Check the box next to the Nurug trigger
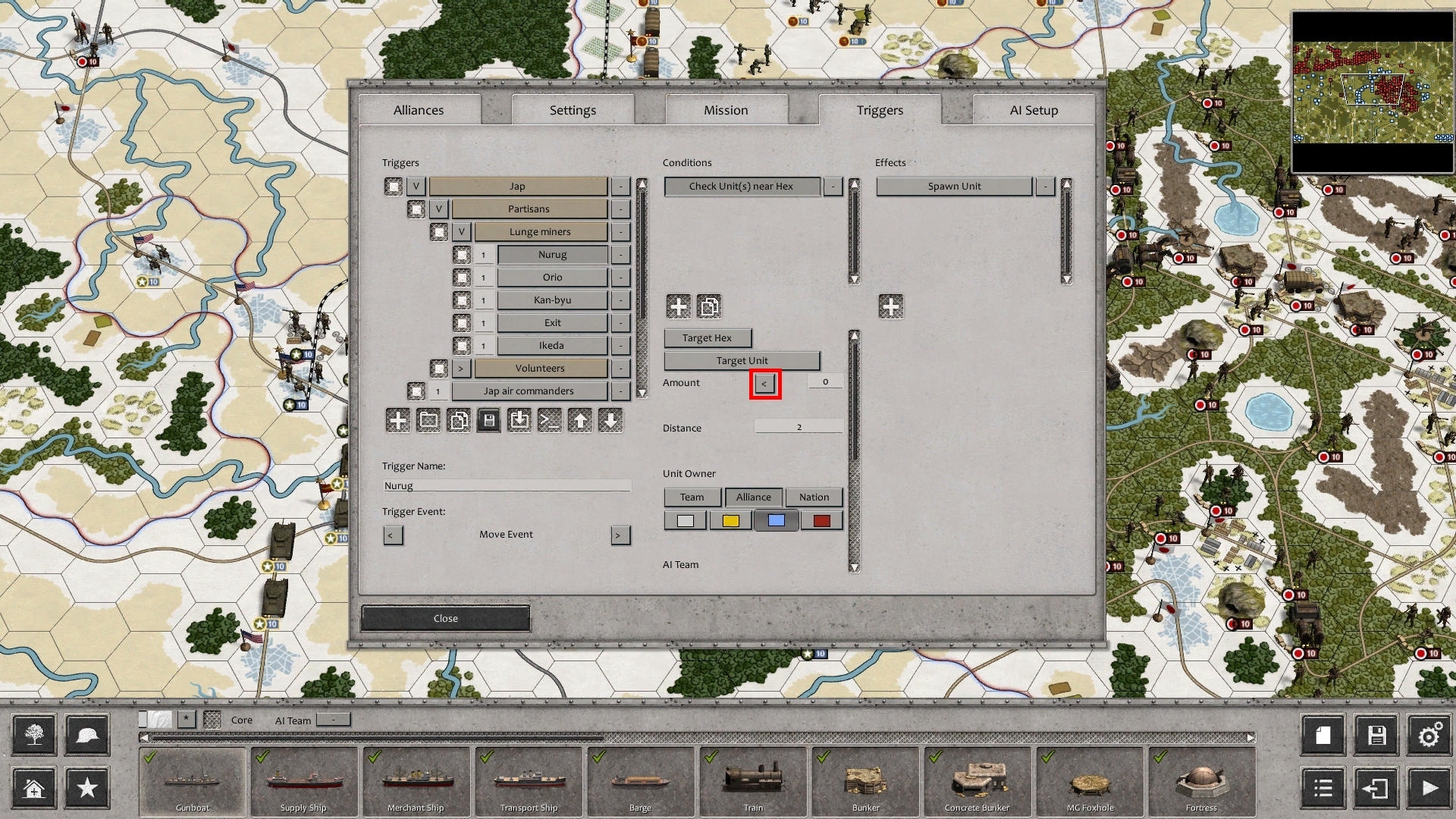The width and height of the screenshot is (1456, 819). (x=463, y=254)
